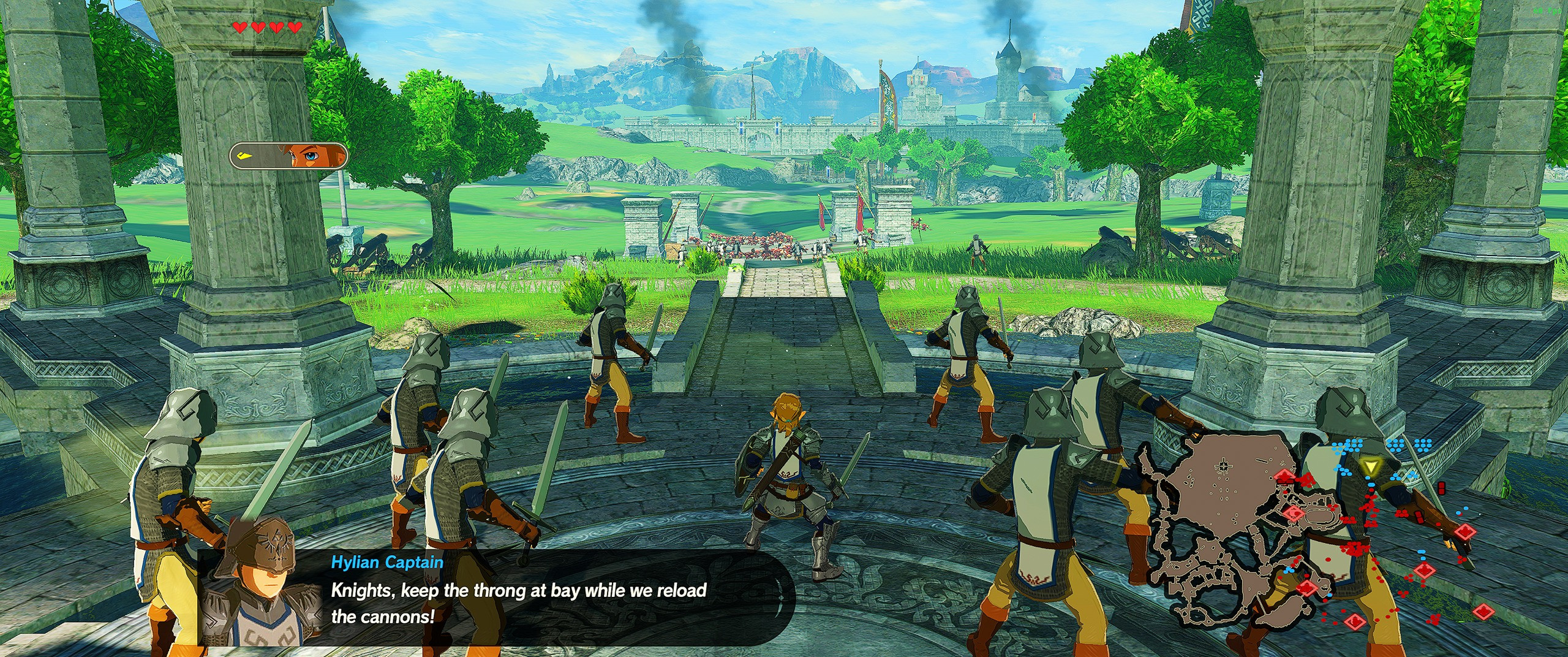Image resolution: width=1568 pixels, height=657 pixels.
Task: Click the '60 fps' counter in the corner
Action: coord(1545,11)
